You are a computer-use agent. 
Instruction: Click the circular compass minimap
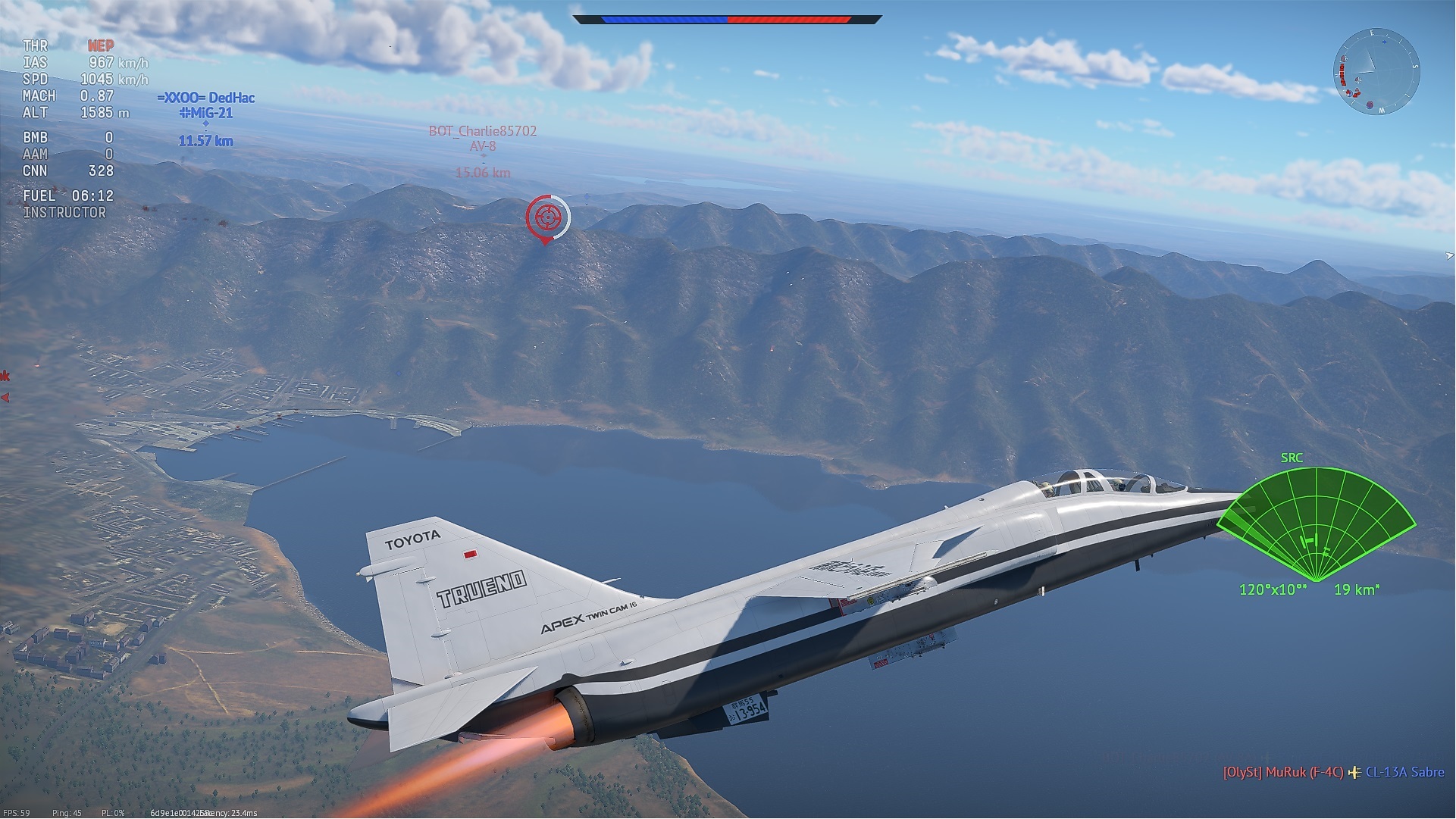coord(1376,72)
